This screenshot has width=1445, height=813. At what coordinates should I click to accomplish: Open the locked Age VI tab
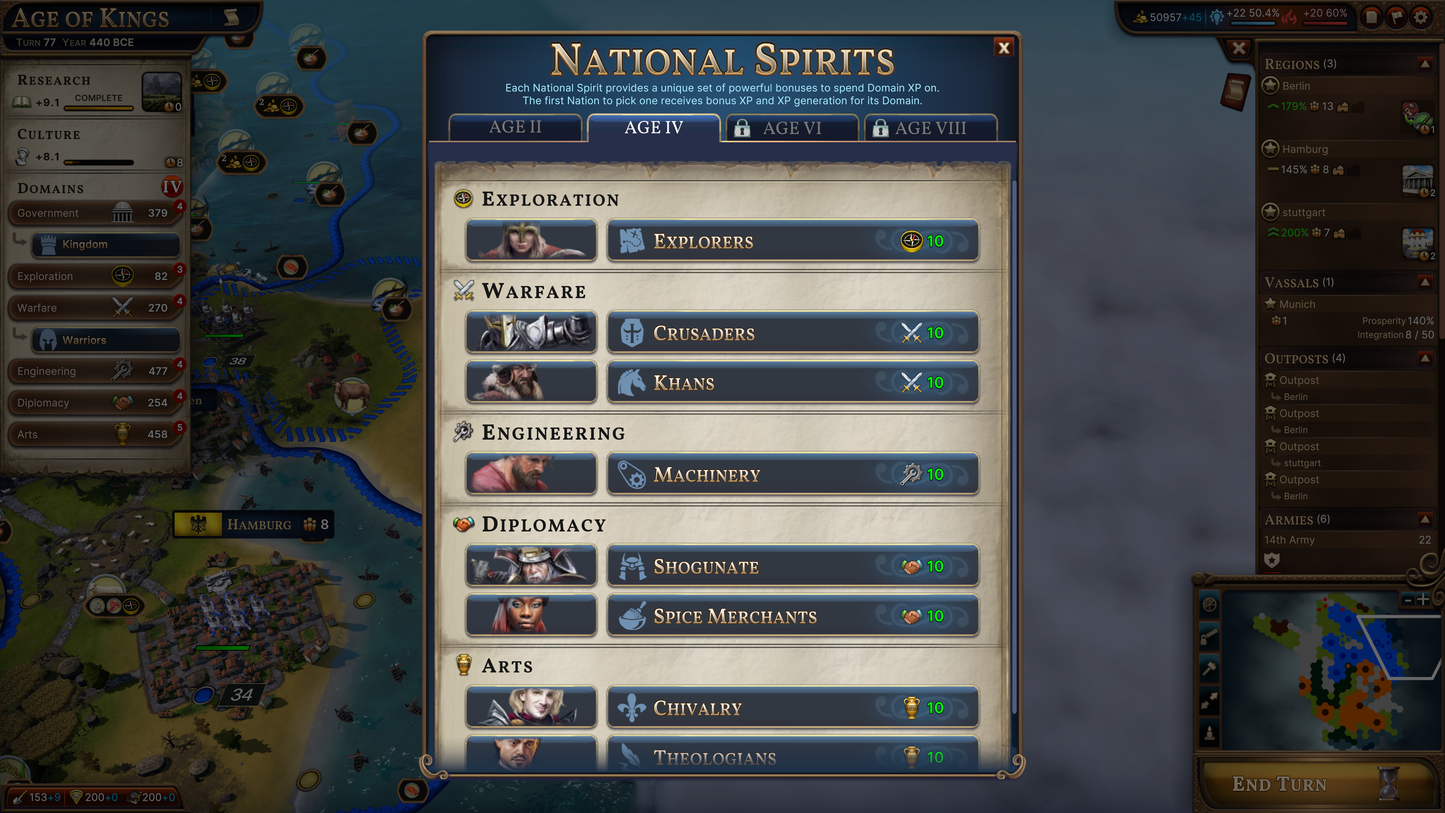(791, 127)
